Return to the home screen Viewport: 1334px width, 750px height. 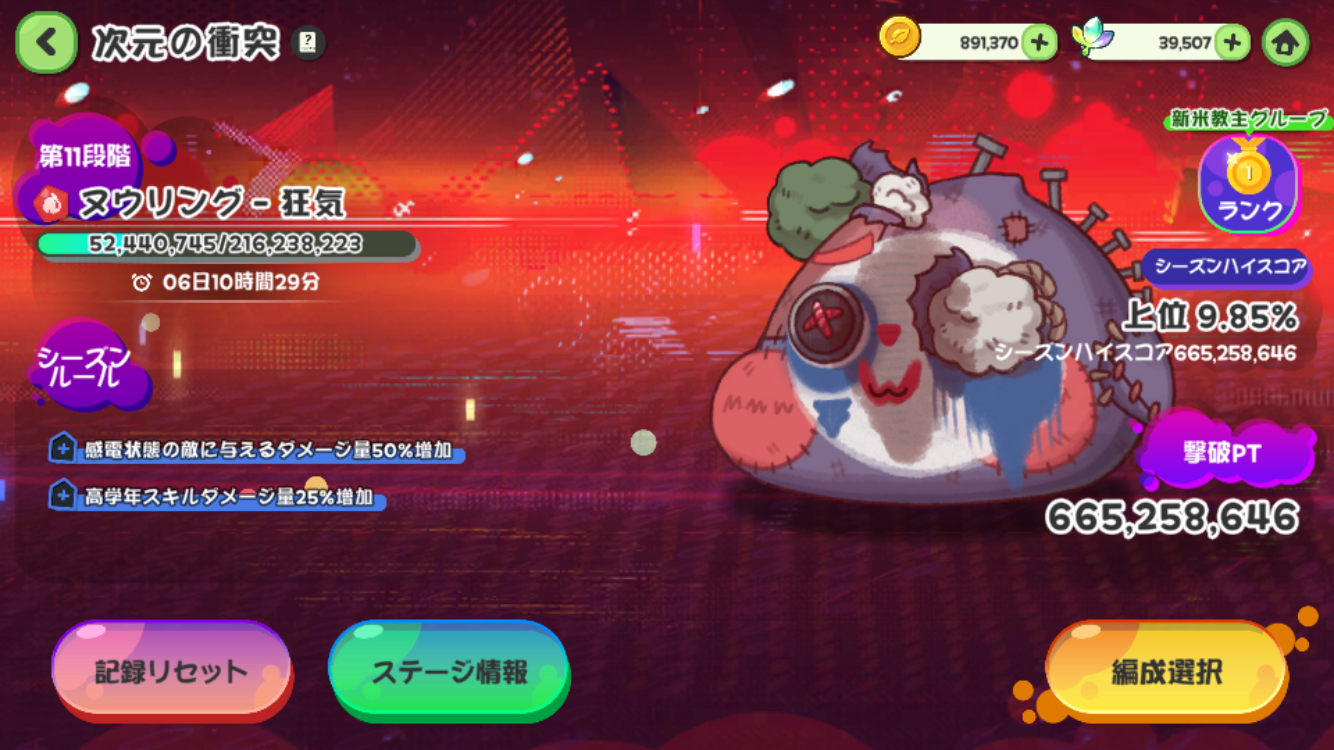[1285, 43]
